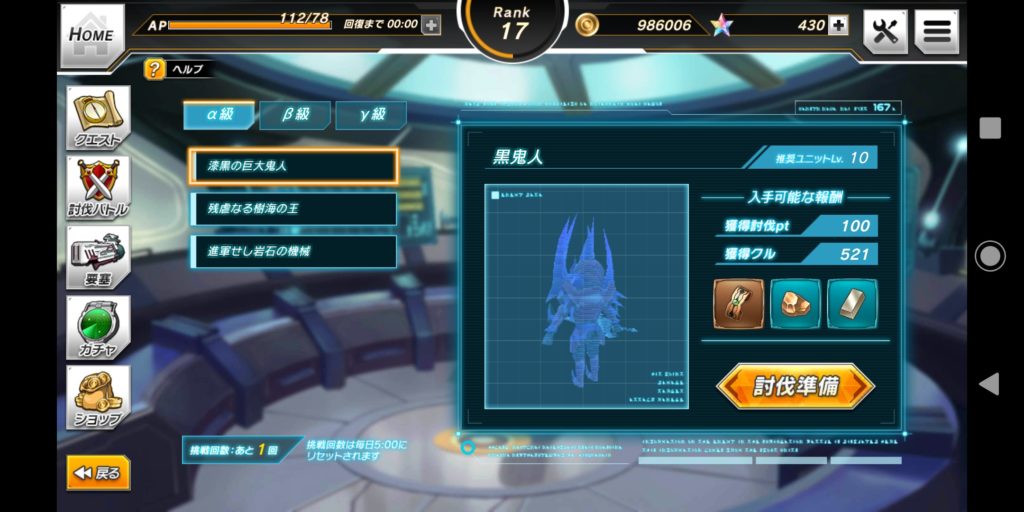
Task: View the silver ingot reward item
Action: pos(852,304)
